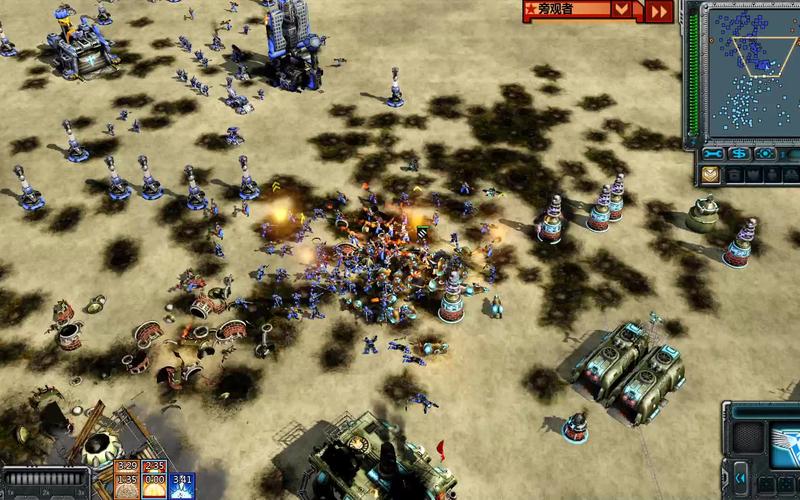Select the wrench repair button
The image size is (800, 500).
[712, 154]
